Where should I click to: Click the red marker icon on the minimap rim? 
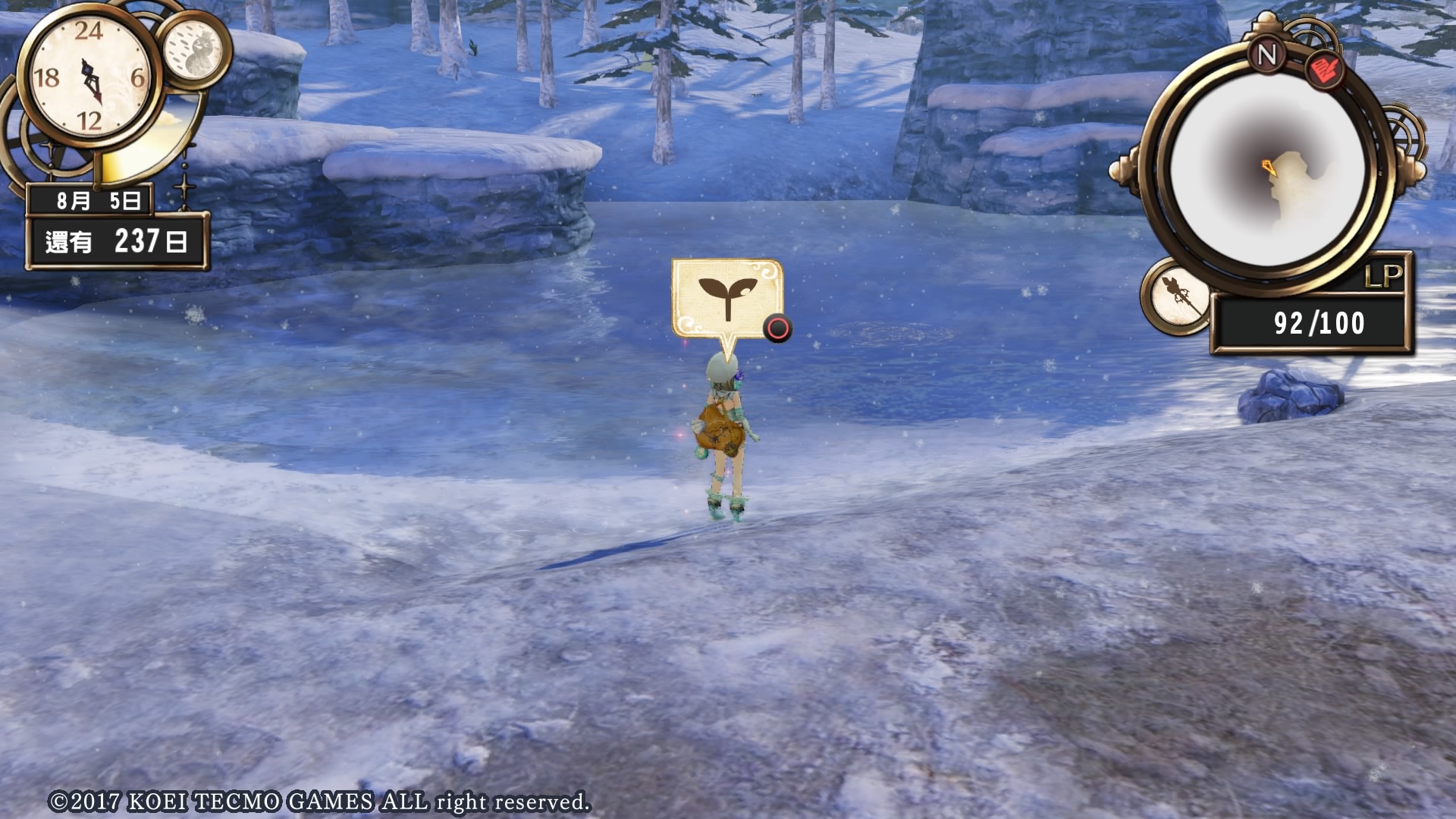1325,70
